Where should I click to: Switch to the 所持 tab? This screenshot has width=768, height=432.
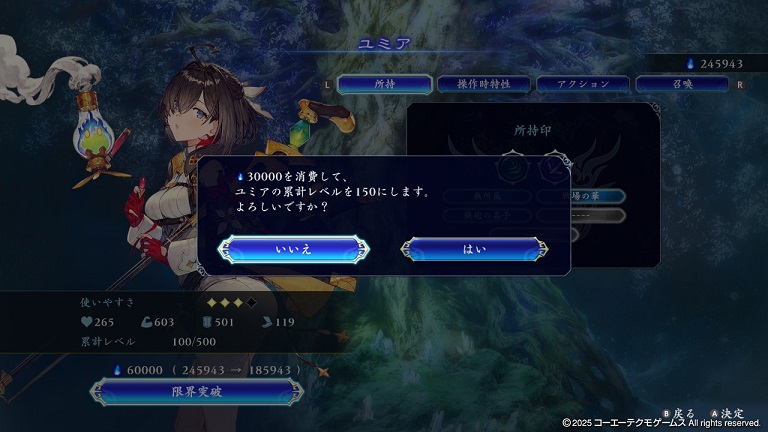click(385, 85)
